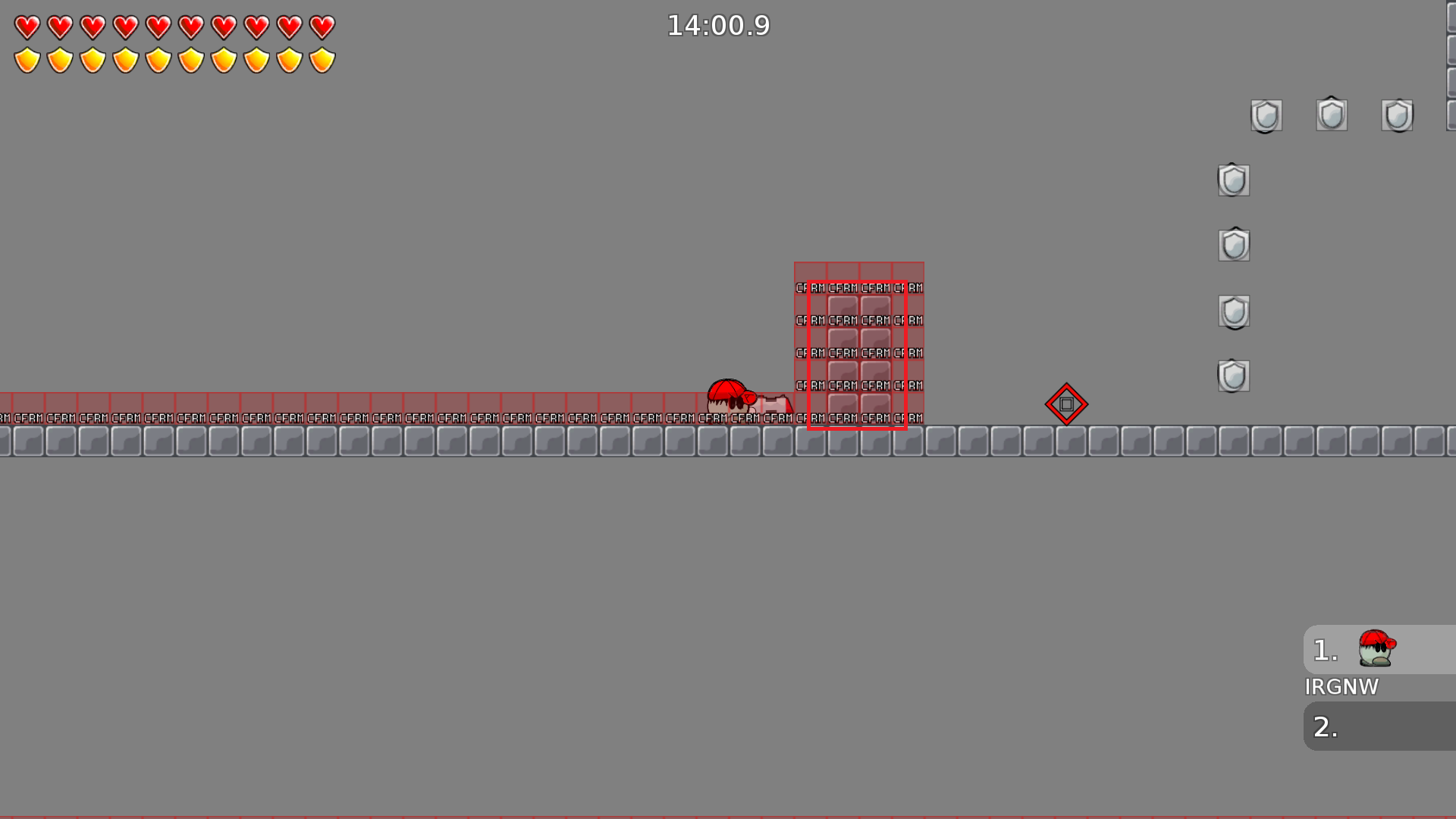Click the red diamond checkpoint marker
Image resolution: width=1456 pixels, height=819 pixels.
pos(1066,404)
